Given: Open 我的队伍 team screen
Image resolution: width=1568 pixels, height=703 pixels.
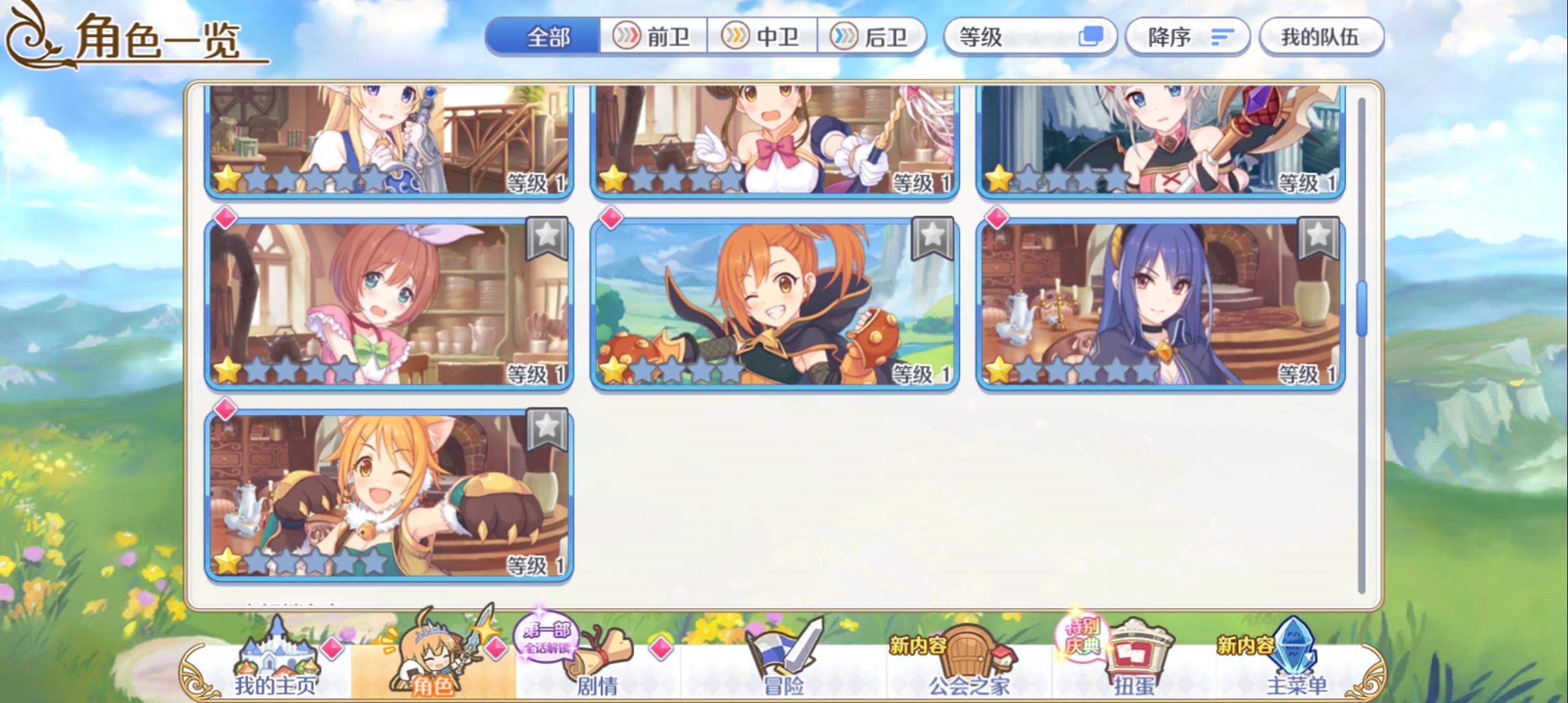Looking at the screenshot, I should coord(1321,37).
